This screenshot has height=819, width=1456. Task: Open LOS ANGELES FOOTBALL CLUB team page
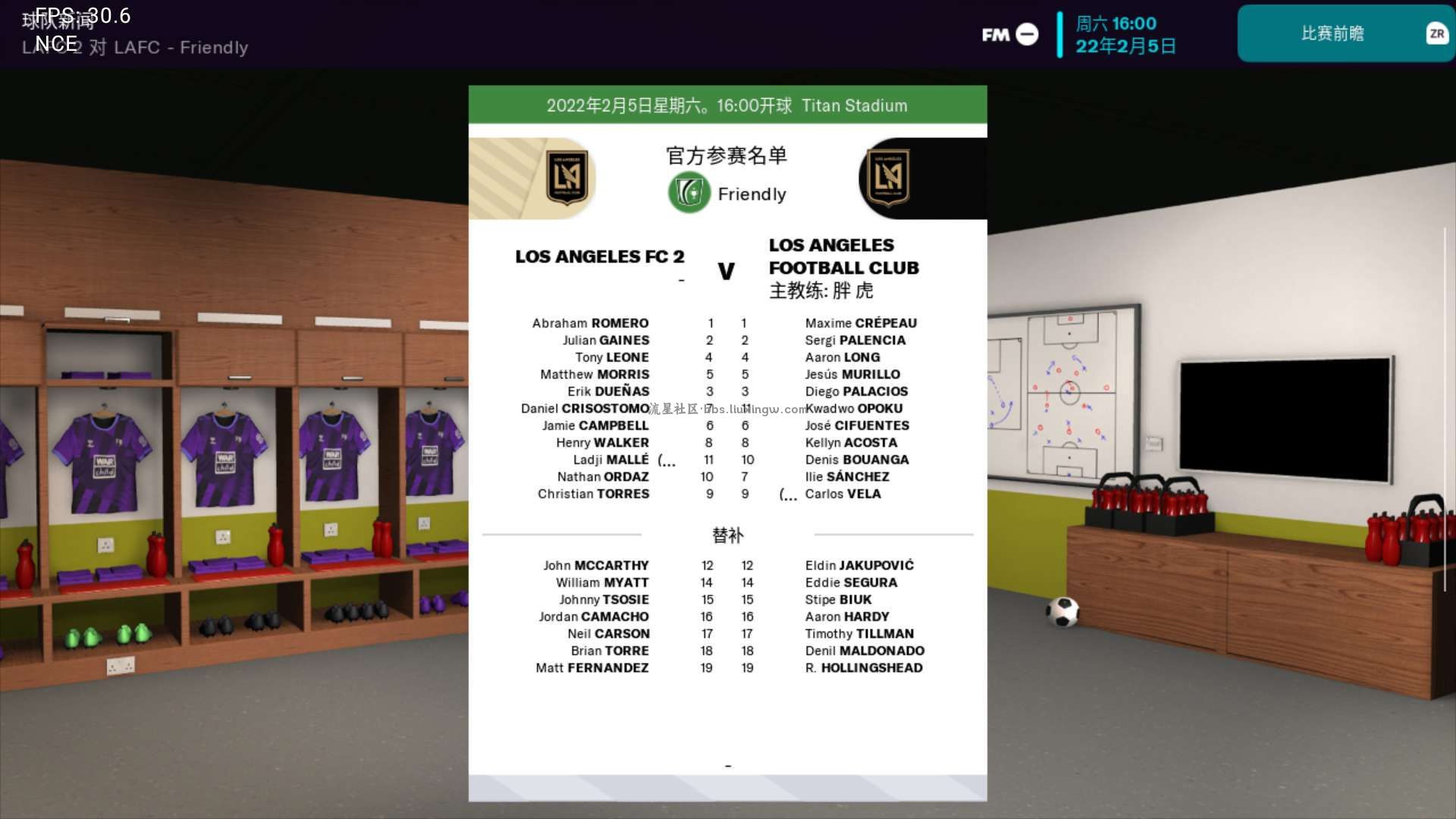click(x=843, y=256)
